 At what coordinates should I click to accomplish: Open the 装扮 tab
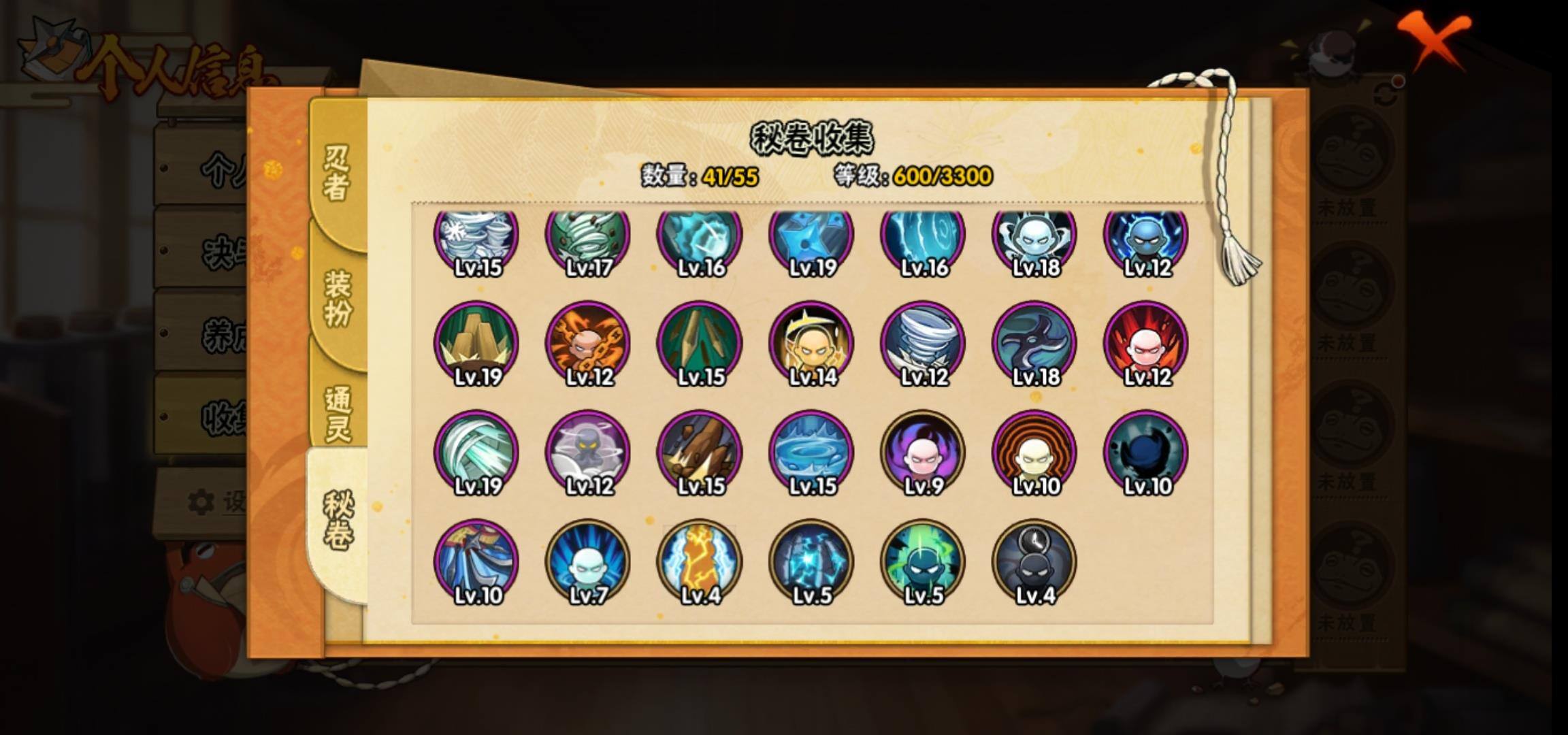pos(338,298)
